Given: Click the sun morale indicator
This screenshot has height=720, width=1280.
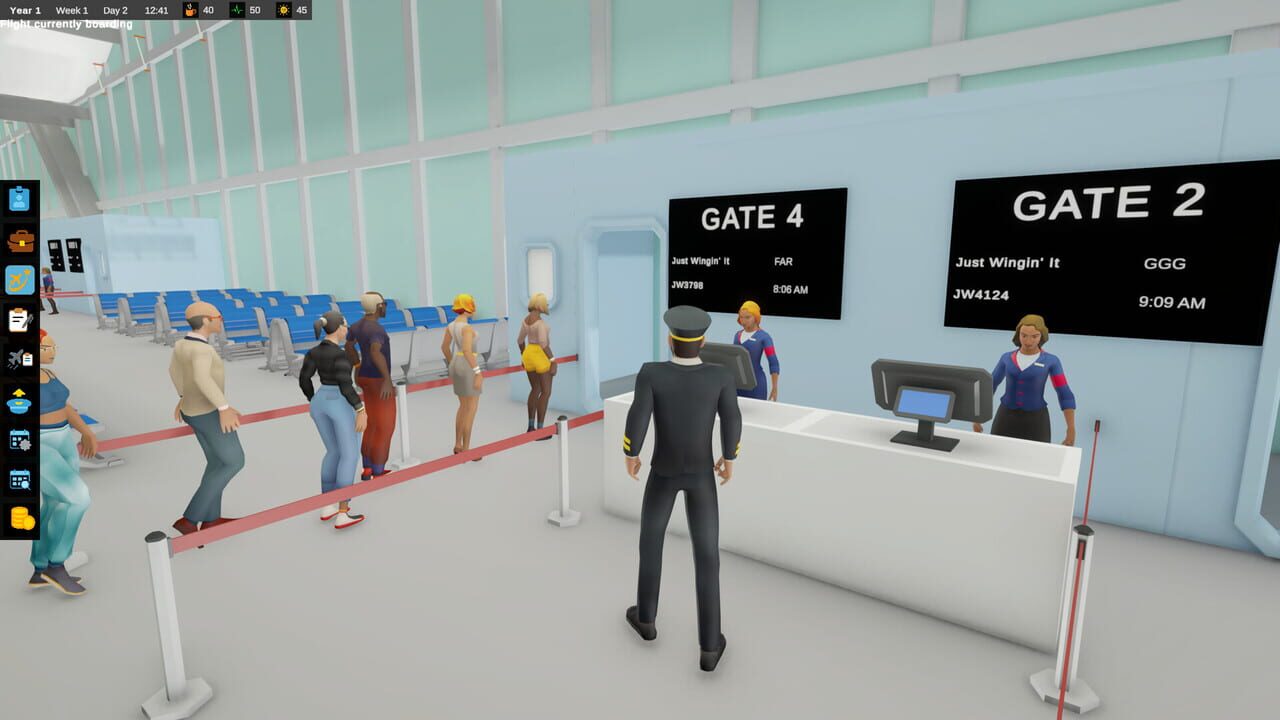Looking at the screenshot, I should tap(283, 10).
